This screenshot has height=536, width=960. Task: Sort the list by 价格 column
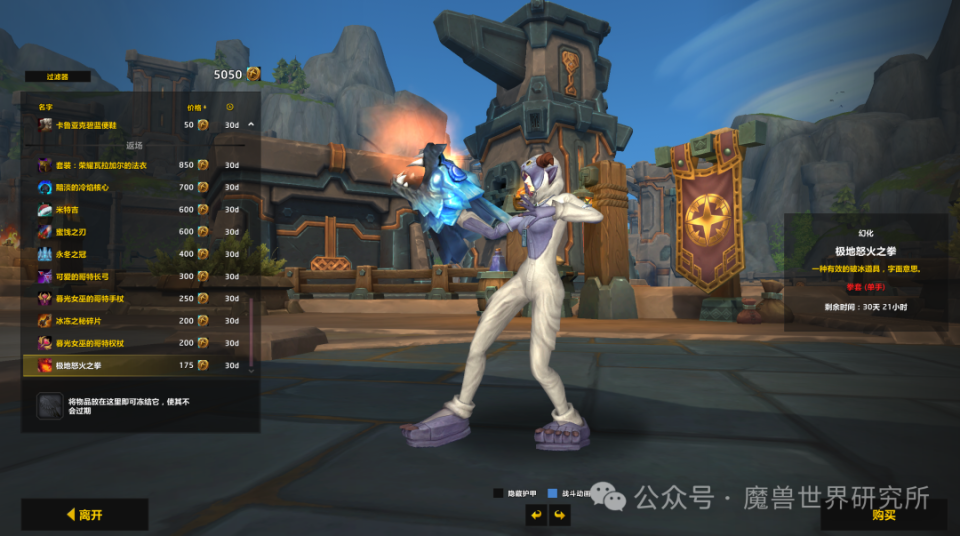[195, 106]
